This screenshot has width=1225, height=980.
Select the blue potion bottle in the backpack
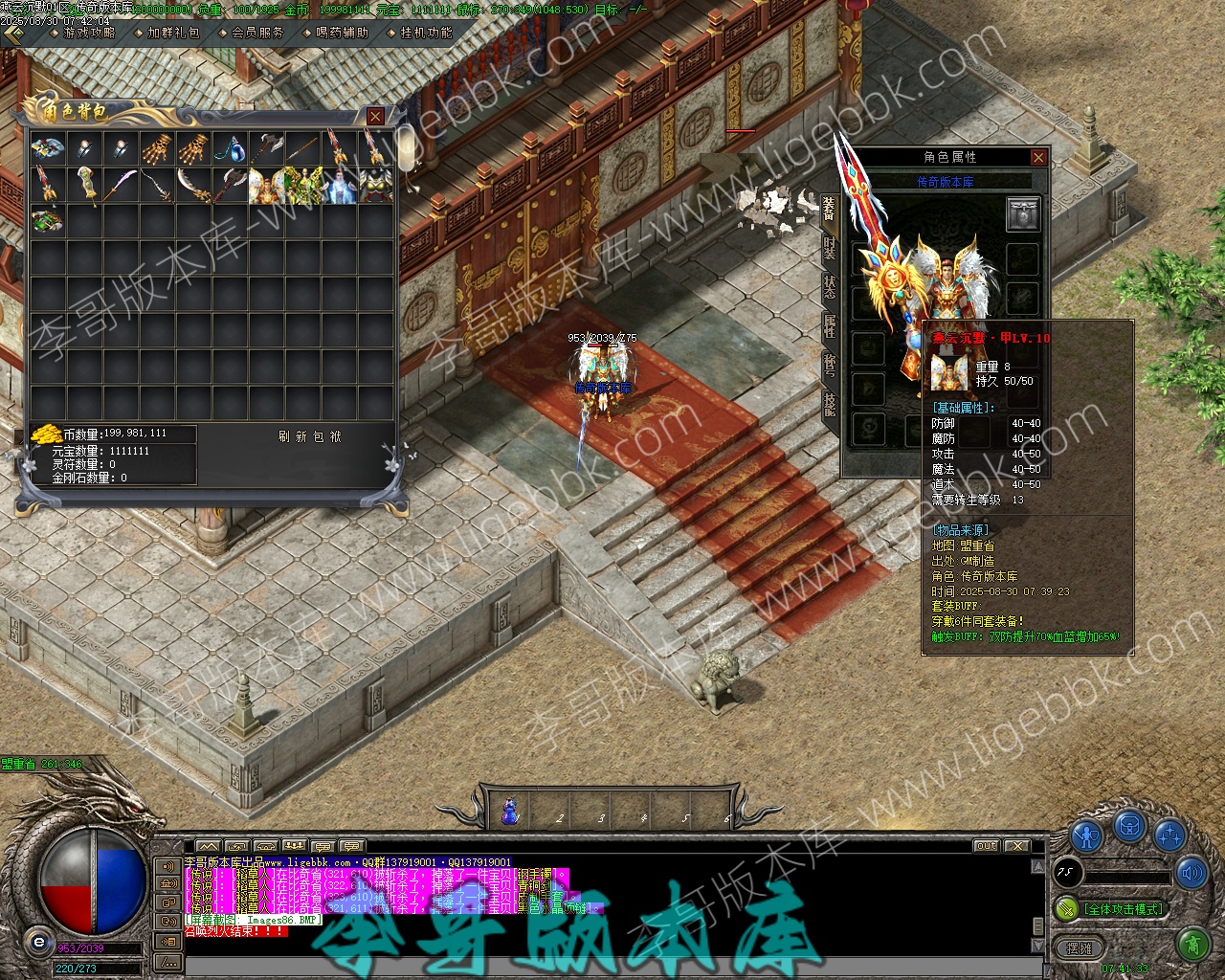230,148
